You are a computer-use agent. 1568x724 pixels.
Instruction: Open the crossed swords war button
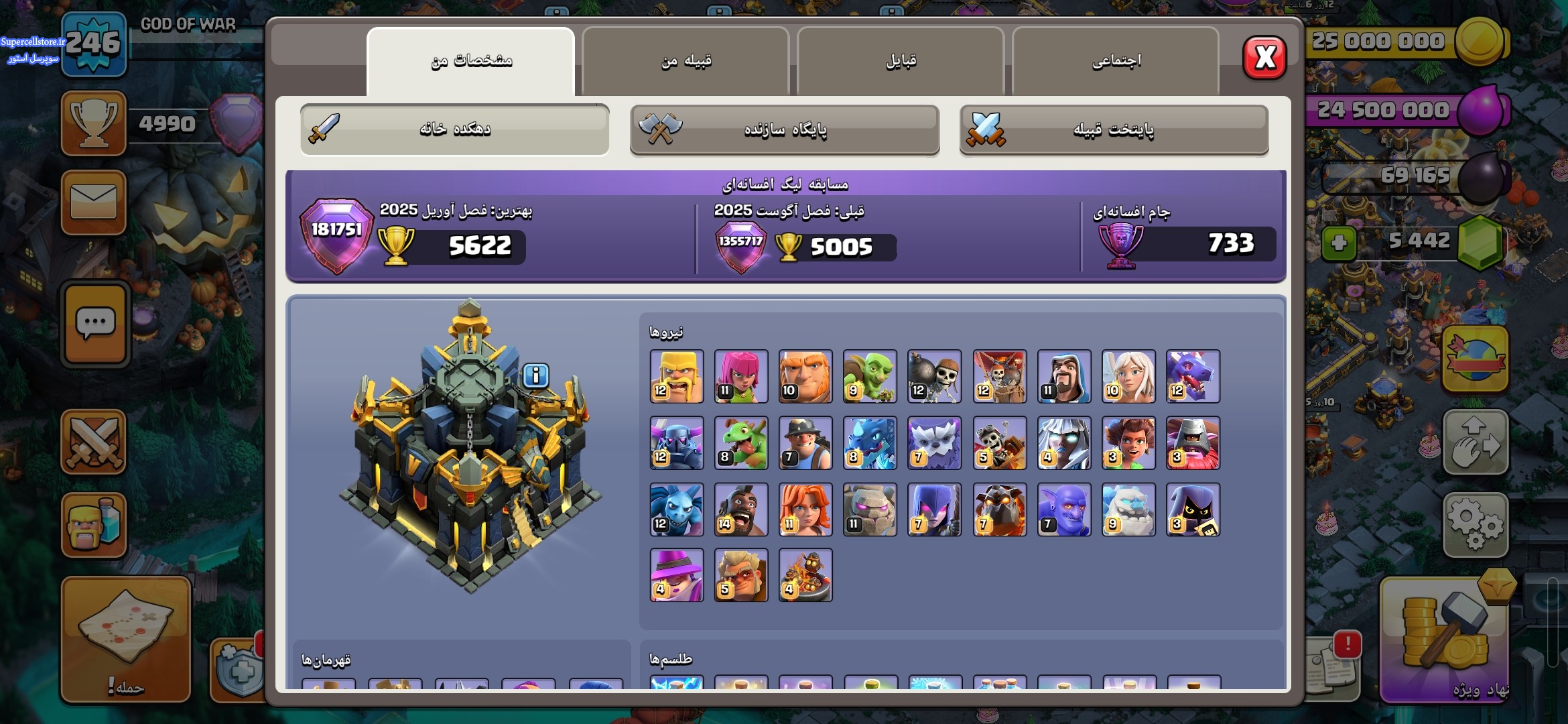(x=94, y=442)
